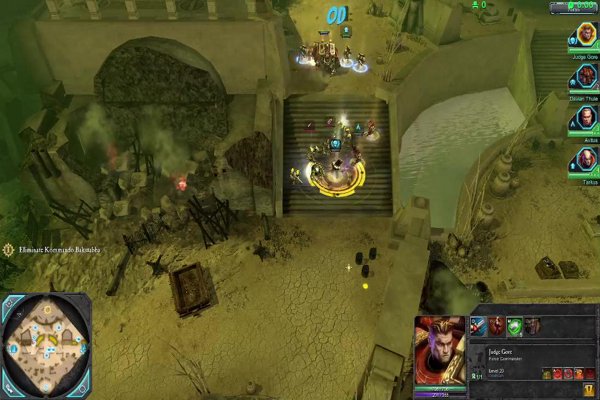Click the minimap
Image resolution: width=600 pixels, height=400 pixels.
point(46,345)
